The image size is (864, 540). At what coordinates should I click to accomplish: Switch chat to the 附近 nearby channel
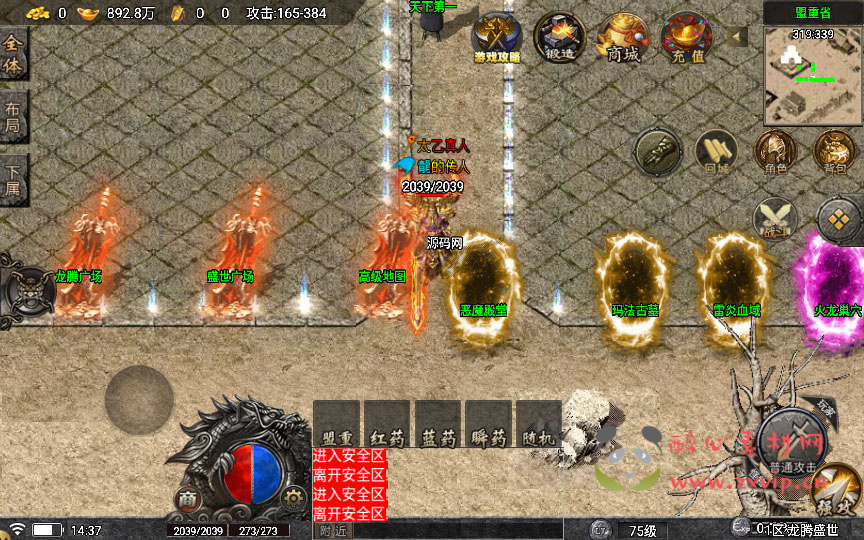coord(335,530)
